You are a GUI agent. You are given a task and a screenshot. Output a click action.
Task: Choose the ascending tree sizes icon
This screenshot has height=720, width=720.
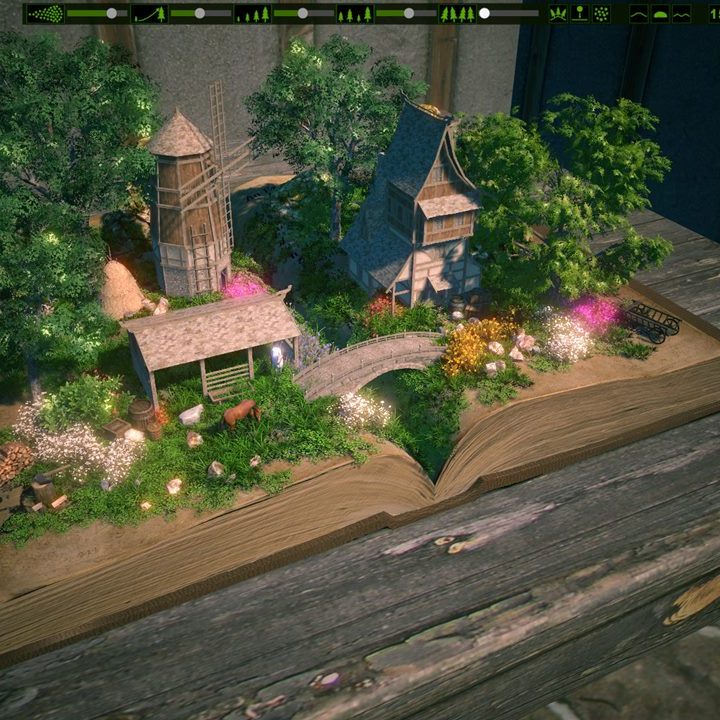pos(252,14)
